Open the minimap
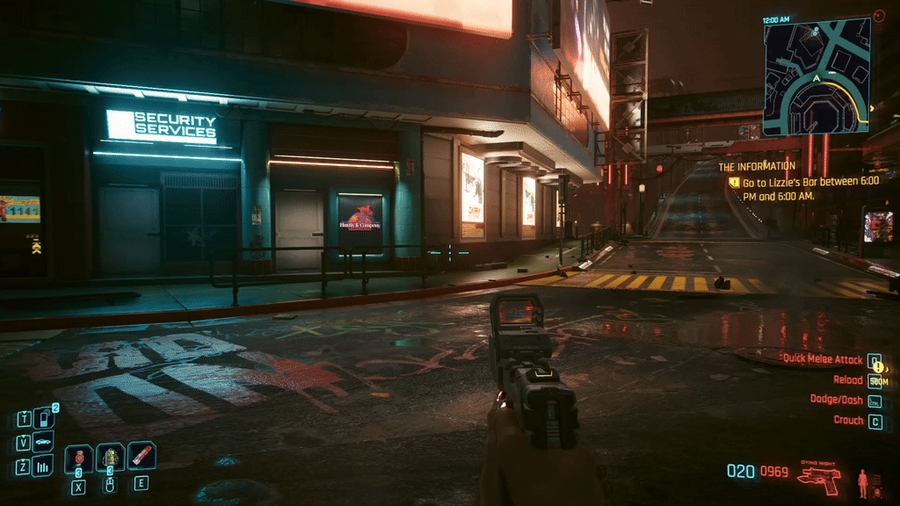 click(x=816, y=76)
